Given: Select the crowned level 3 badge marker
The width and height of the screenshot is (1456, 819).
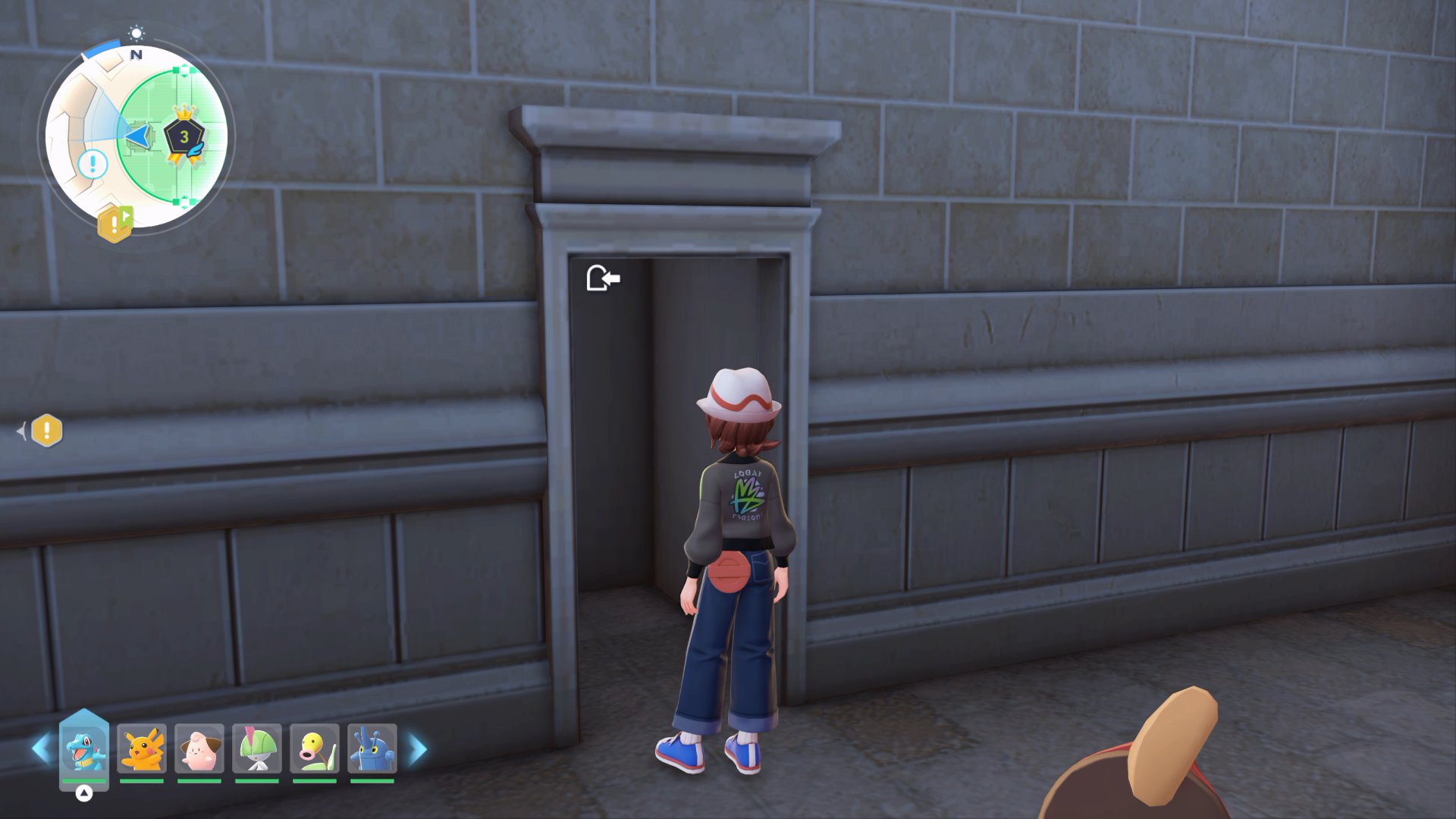Looking at the screenshot, I should (184, 136).
